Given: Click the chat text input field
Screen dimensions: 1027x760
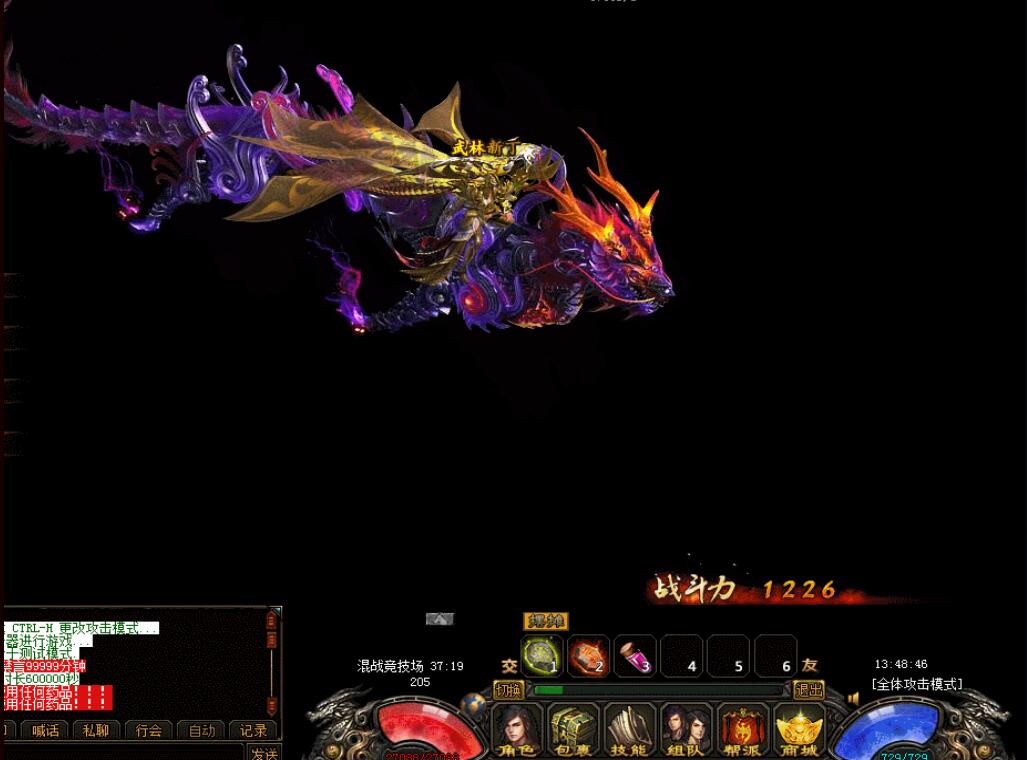Looking at the screenshot, I should coord(120,753).
